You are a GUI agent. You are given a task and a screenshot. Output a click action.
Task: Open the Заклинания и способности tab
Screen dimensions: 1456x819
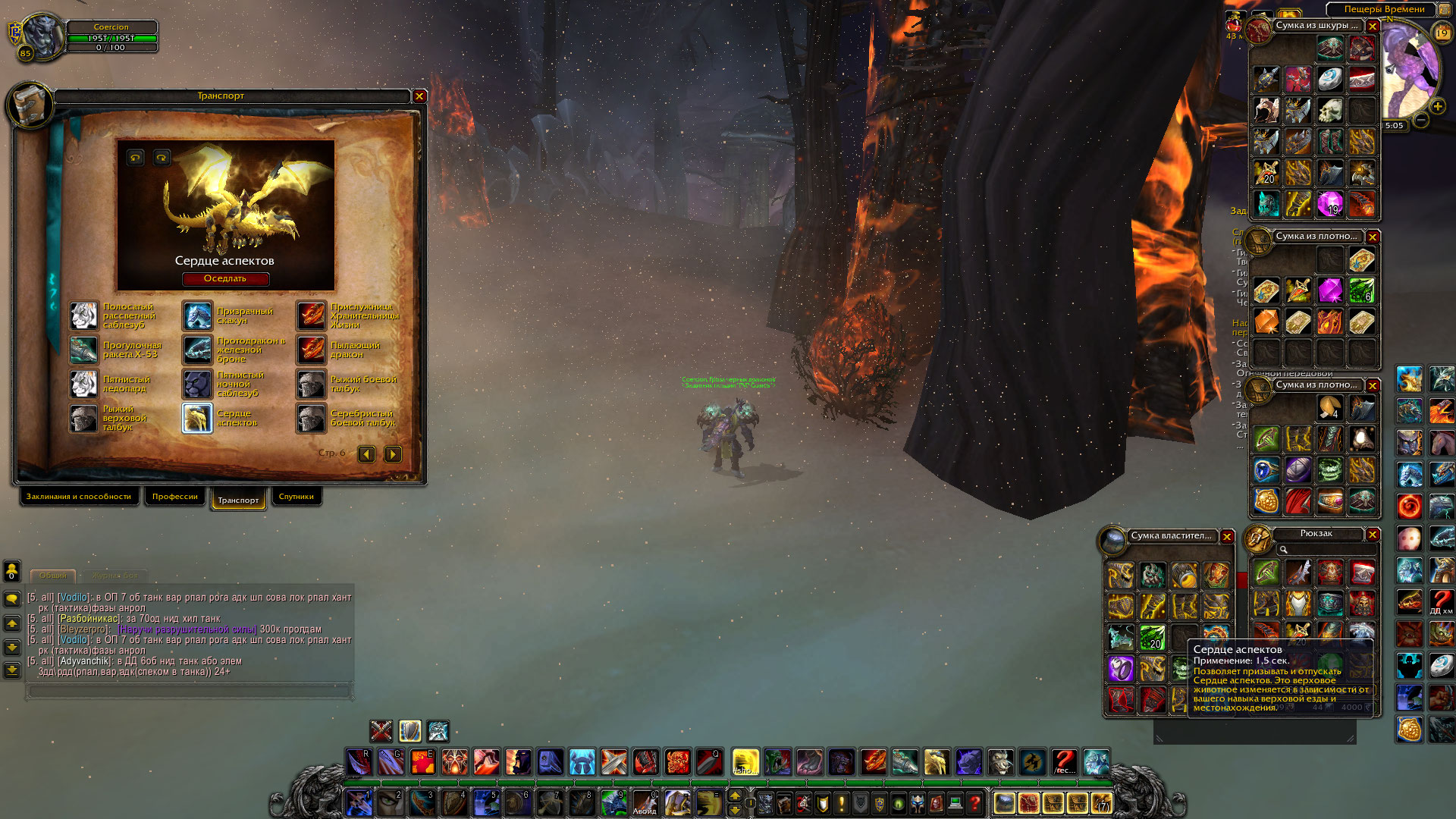pos(78,497)
